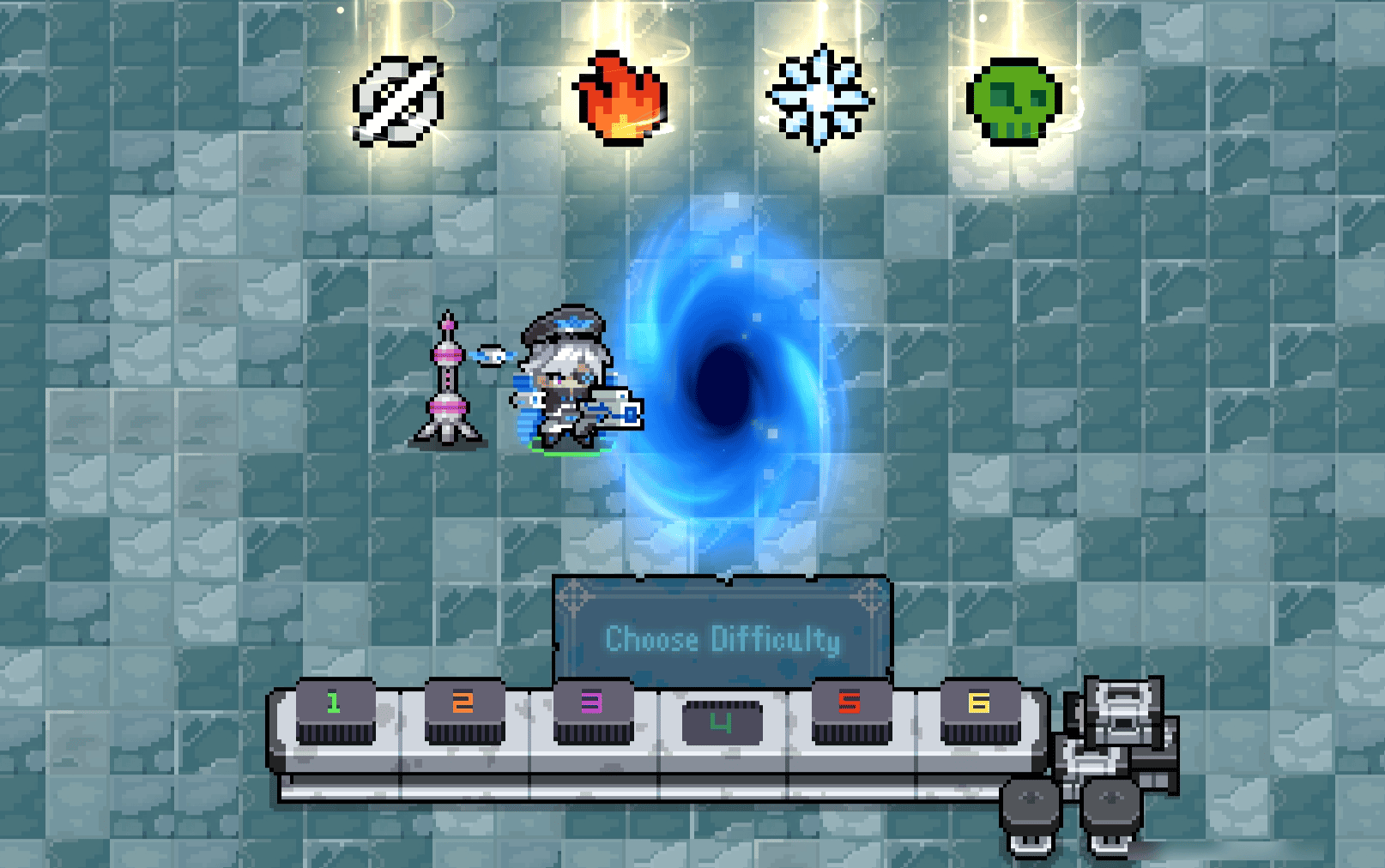This screenshot has height=868, width=1385.
Task: Select the physical slash element icon
Action: coord(398,101)
